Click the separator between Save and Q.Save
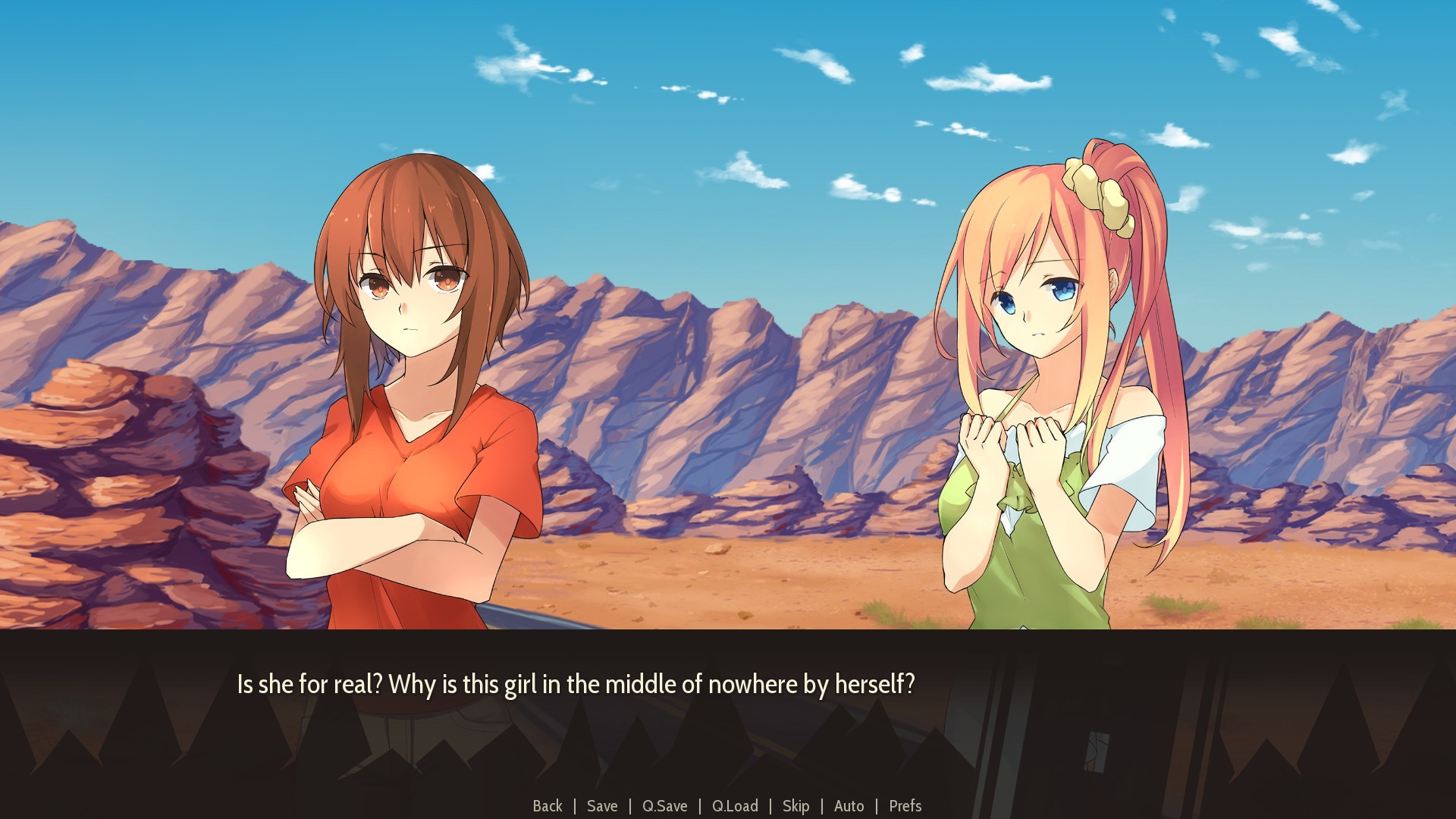The height and width of the screenshot is (819, 1456). (630, 806)
